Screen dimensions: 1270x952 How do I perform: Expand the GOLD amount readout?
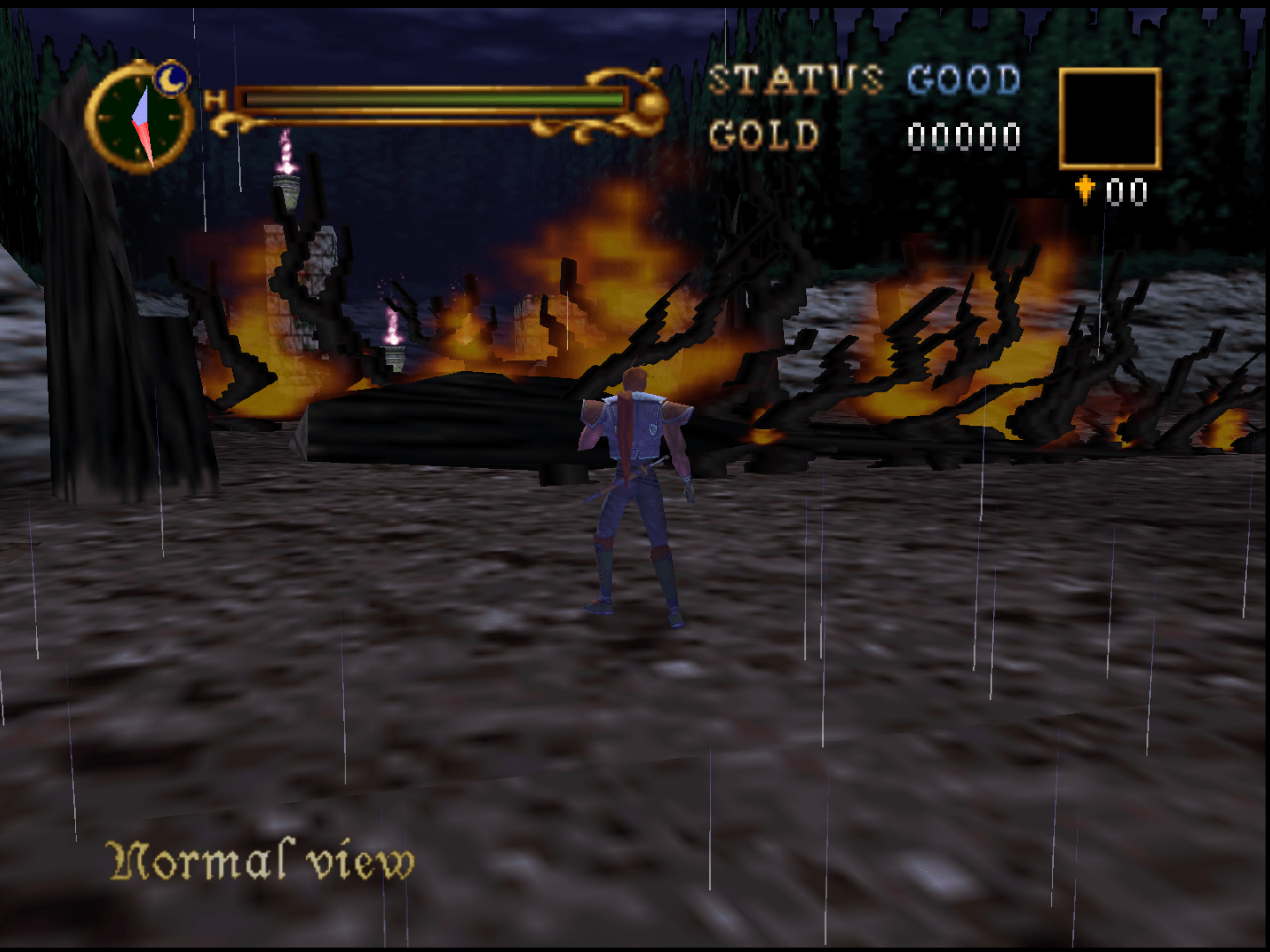click(x=964, y=134)
